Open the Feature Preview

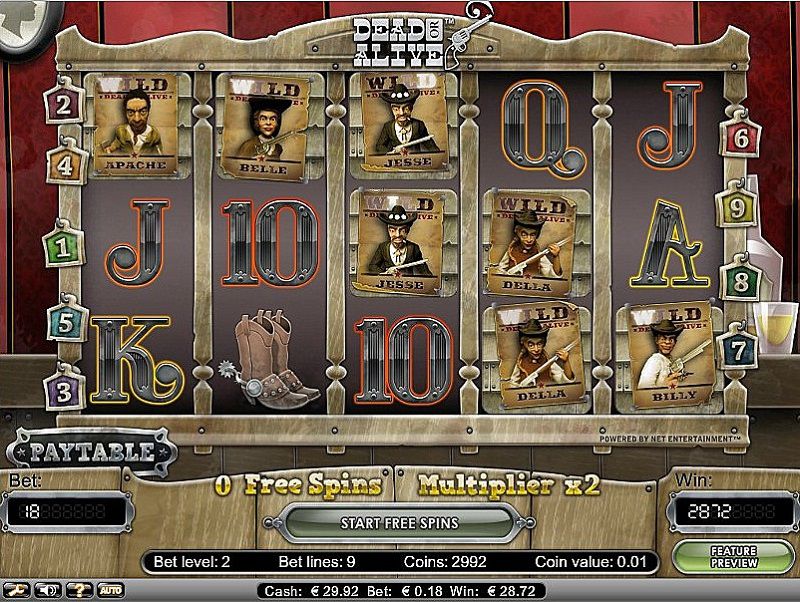point(733,557)
